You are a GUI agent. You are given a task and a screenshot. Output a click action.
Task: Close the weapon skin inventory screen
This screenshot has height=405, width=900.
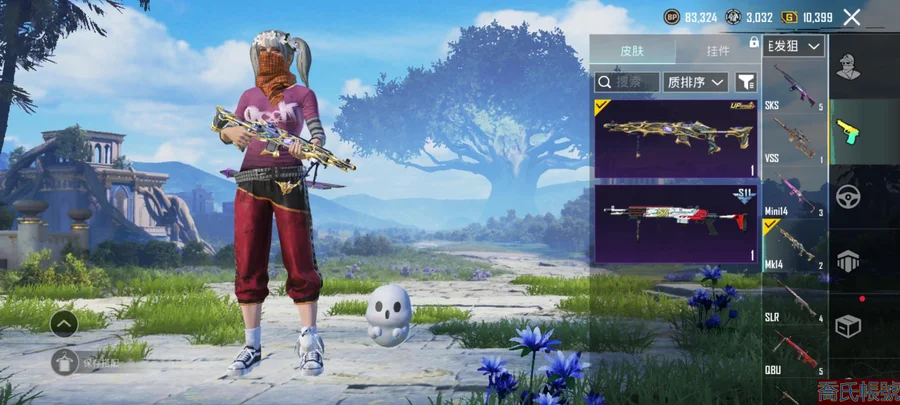pyautogui.click(x=851, y=17)
